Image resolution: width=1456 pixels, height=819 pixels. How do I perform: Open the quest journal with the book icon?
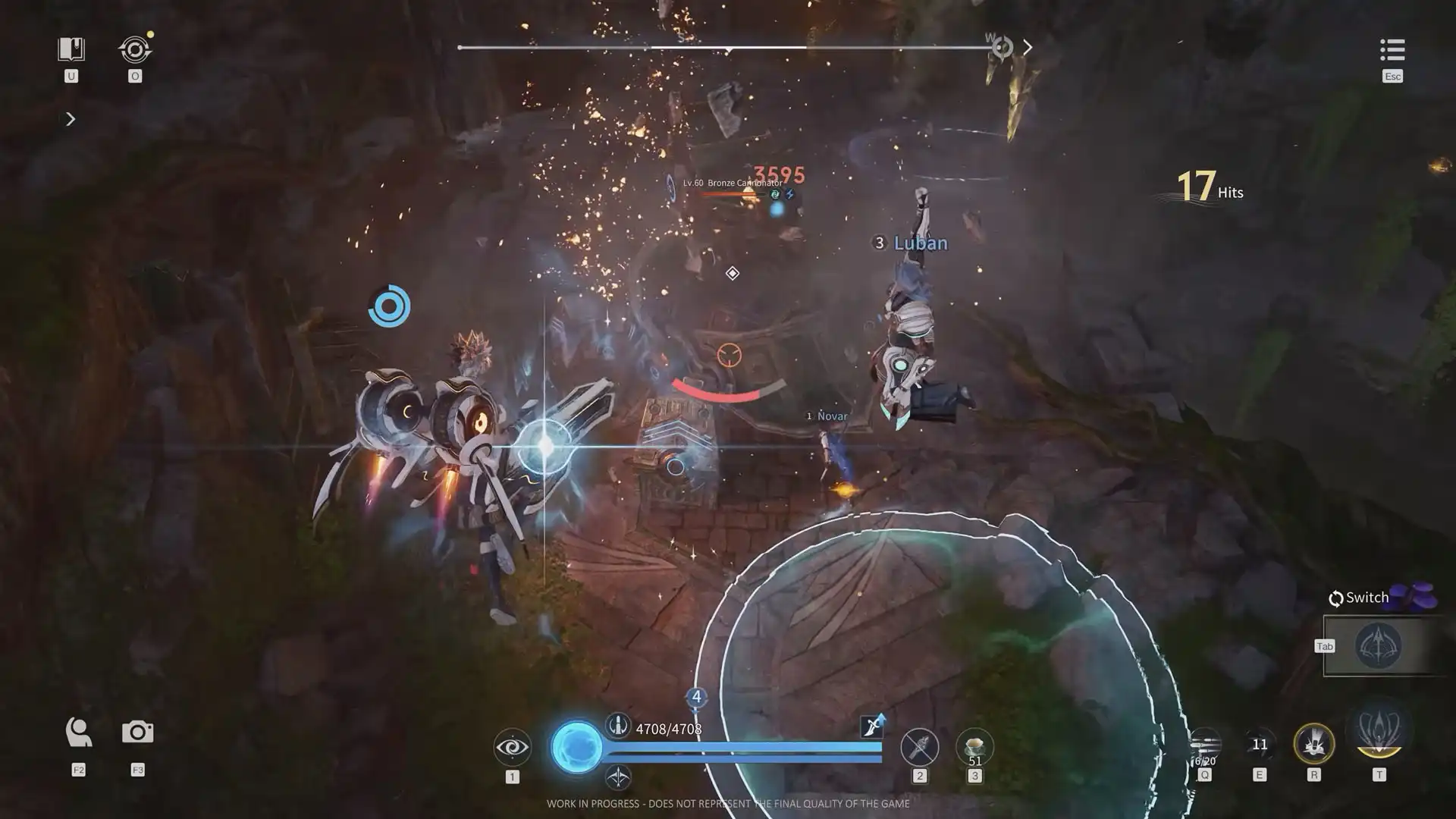click(x=71, y=47)
